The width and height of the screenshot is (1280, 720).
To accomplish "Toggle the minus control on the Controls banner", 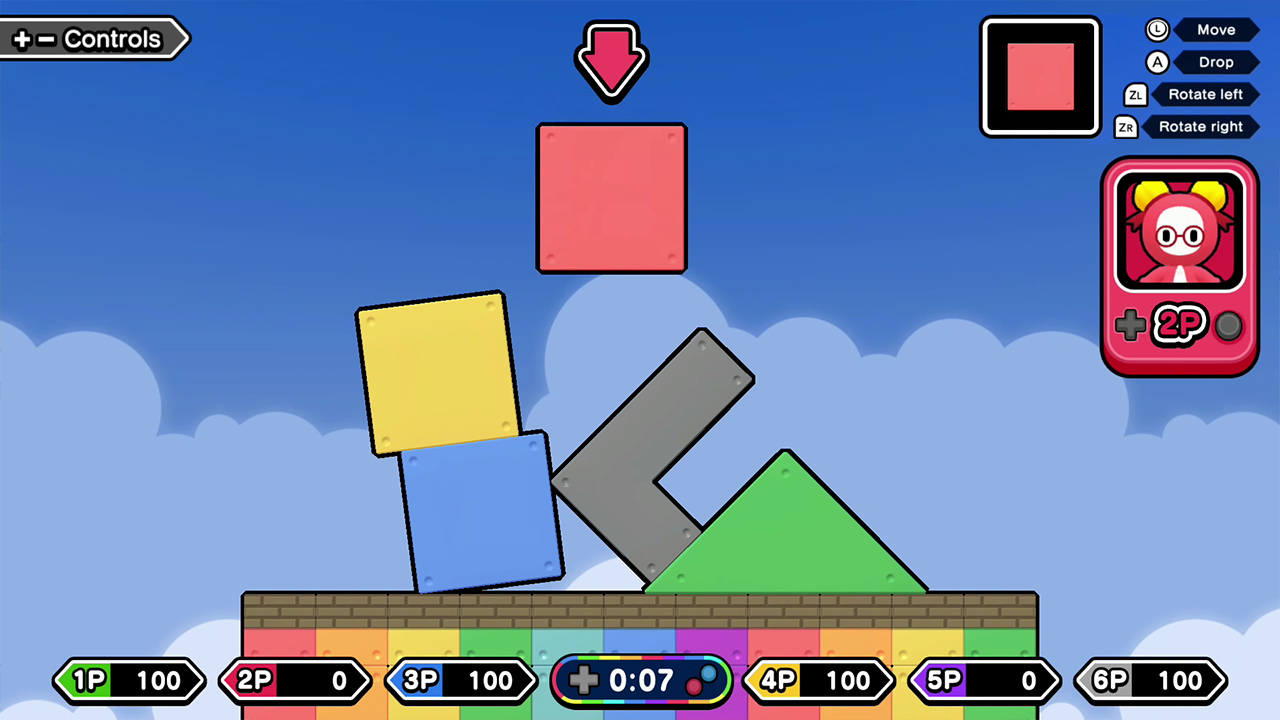I will 44,39.
